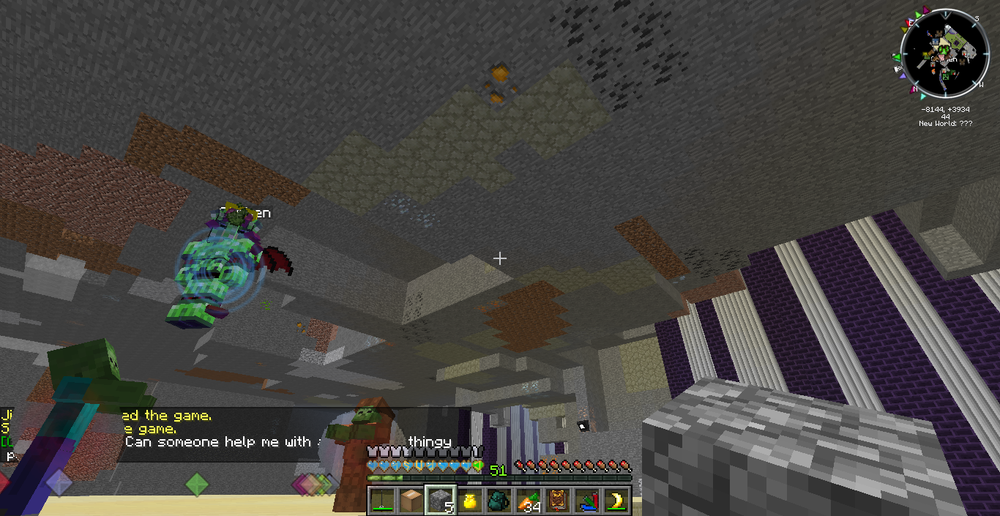The width and height of the screenshot is (1000, 516).
Task: Click the circular minimap
Action: coord(944,53)
